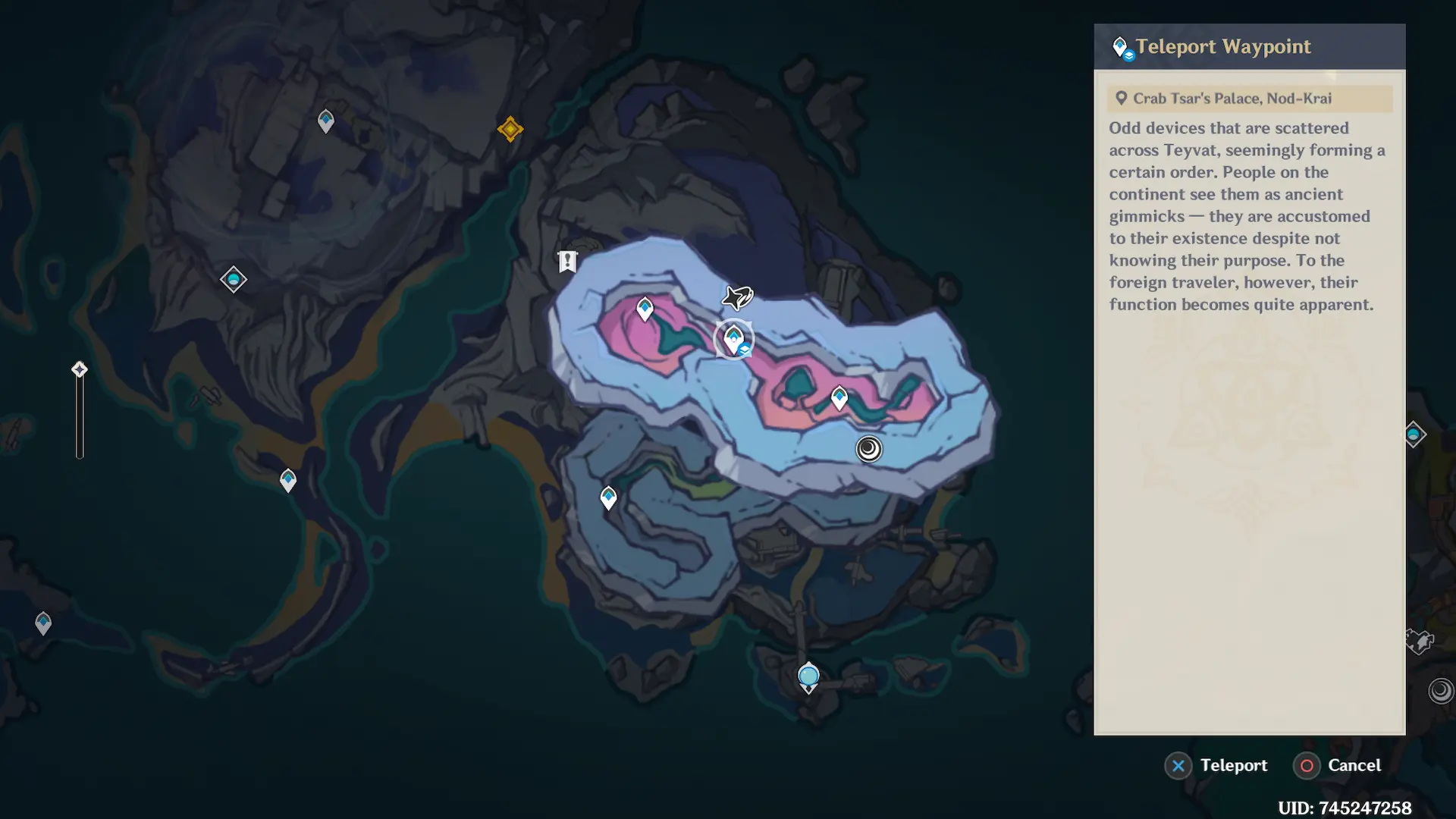Select the golden diamond quest marker
This screenshot has width=1456, height=819.
click(x=510, y=129)
